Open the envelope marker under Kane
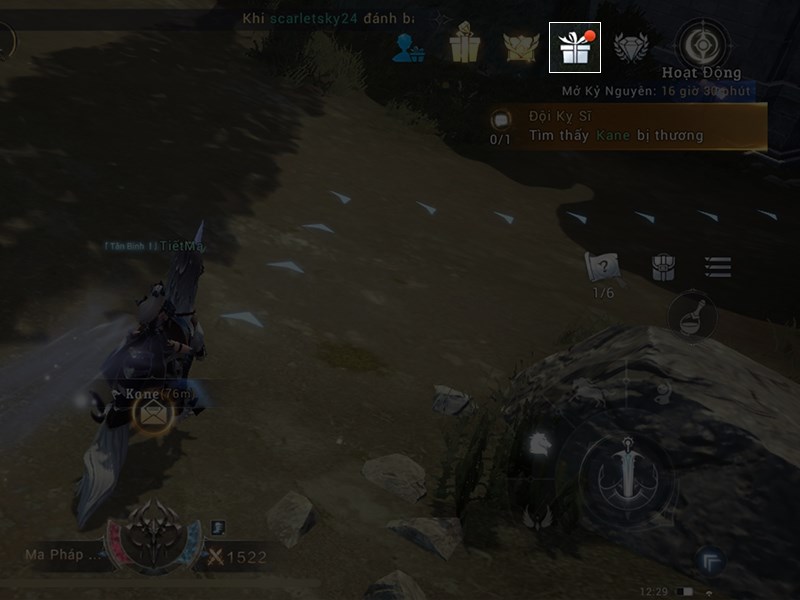This screenshot has height=600, width=800. pyautogui.click(x=152, y=413)
